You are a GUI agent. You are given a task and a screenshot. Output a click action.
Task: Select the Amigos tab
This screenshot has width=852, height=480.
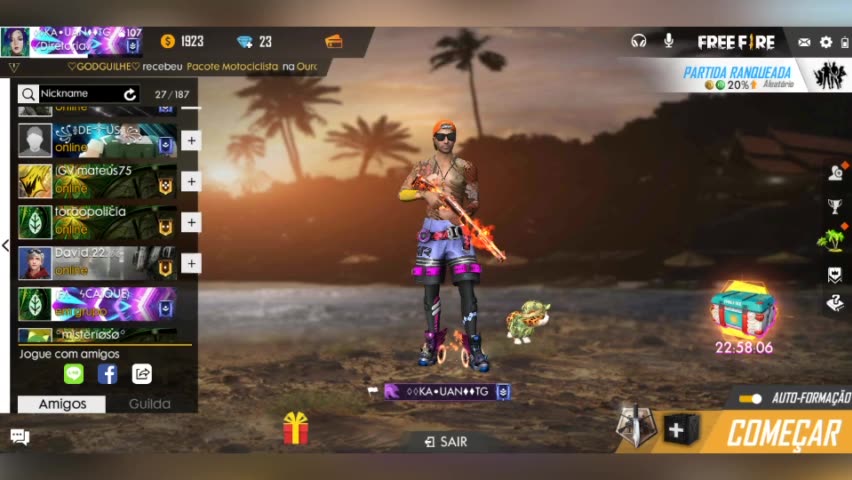pos(62,404)
